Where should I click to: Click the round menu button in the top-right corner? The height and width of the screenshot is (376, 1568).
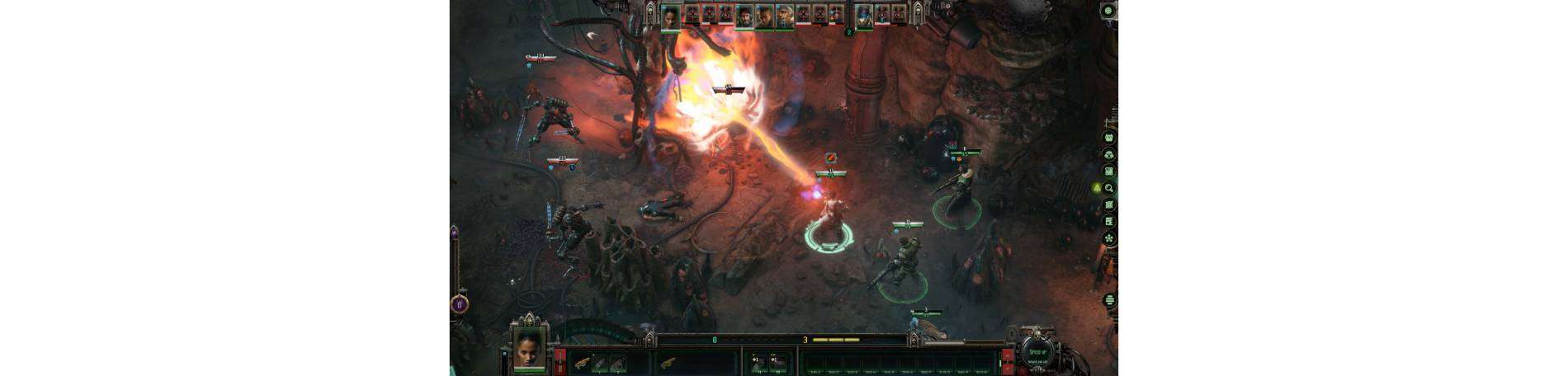[1108, 11]
